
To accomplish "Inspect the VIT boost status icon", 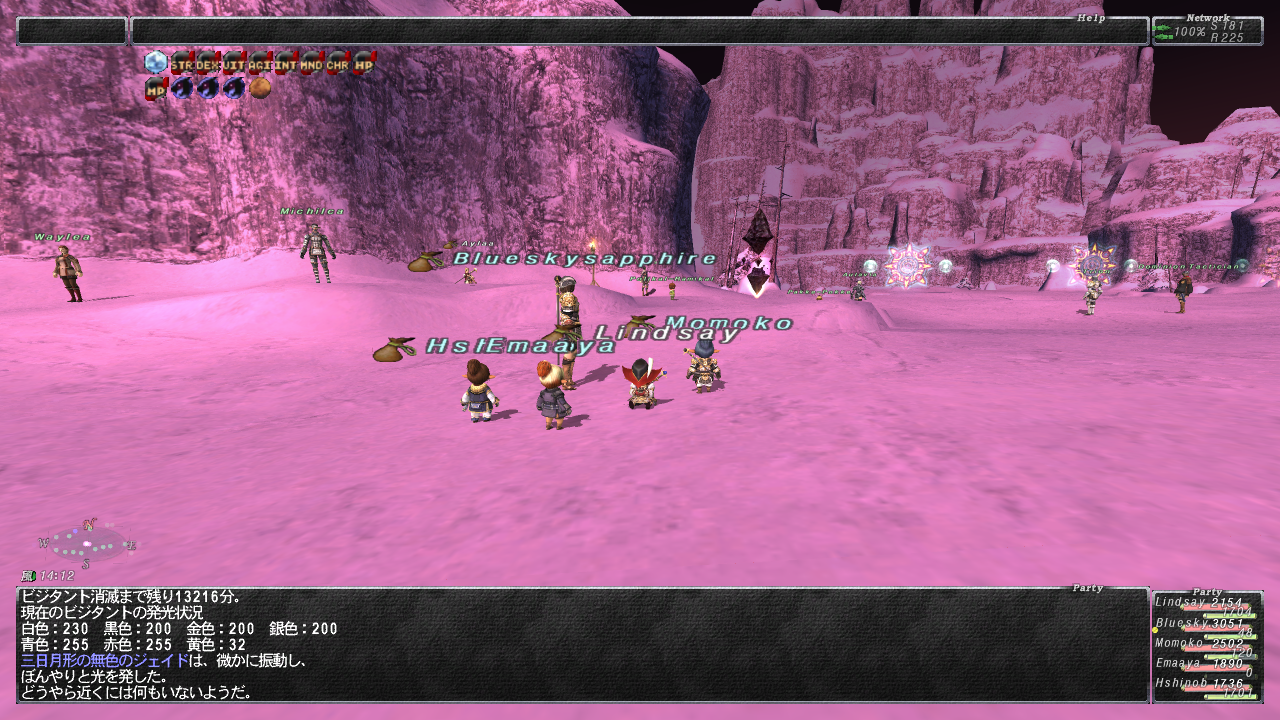I will (x=234, y=63).
